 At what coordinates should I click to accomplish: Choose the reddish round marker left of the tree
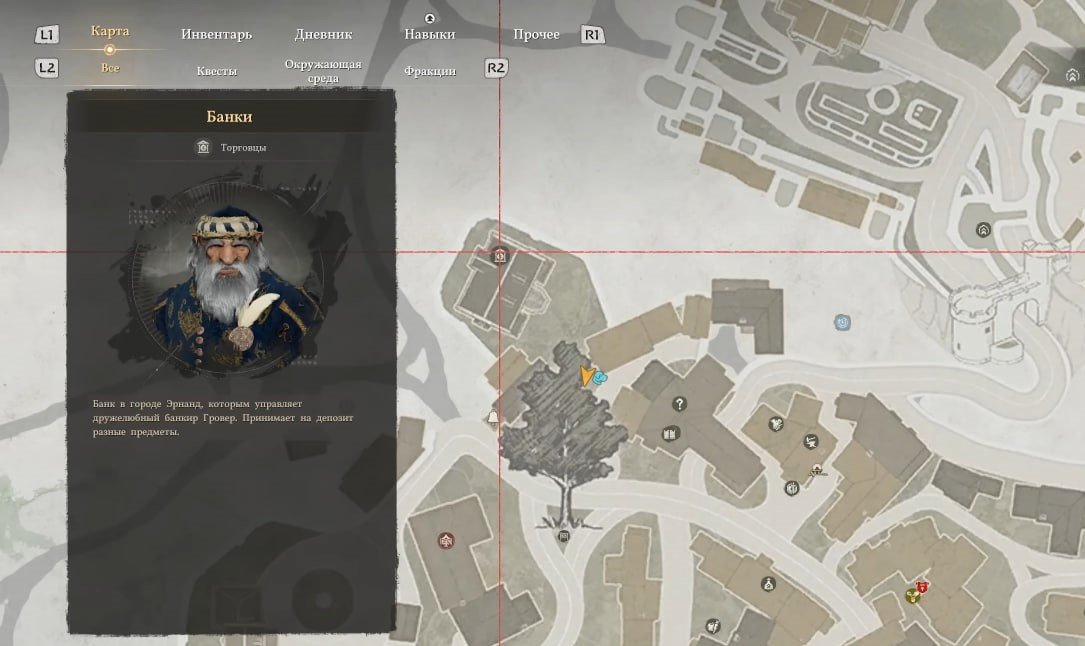click(x=446, y=541)
